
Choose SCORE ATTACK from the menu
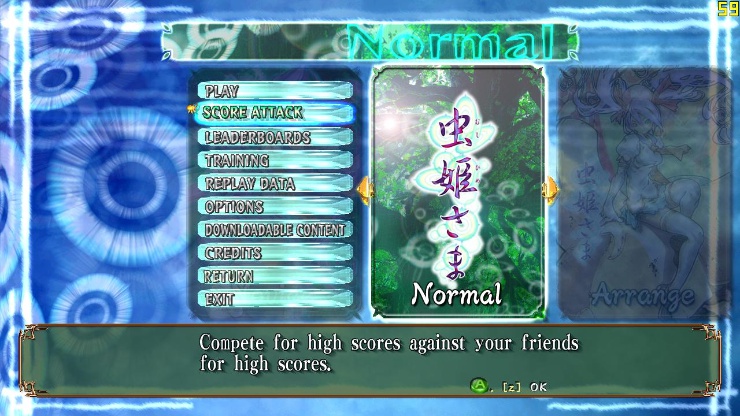click(274, 114)
